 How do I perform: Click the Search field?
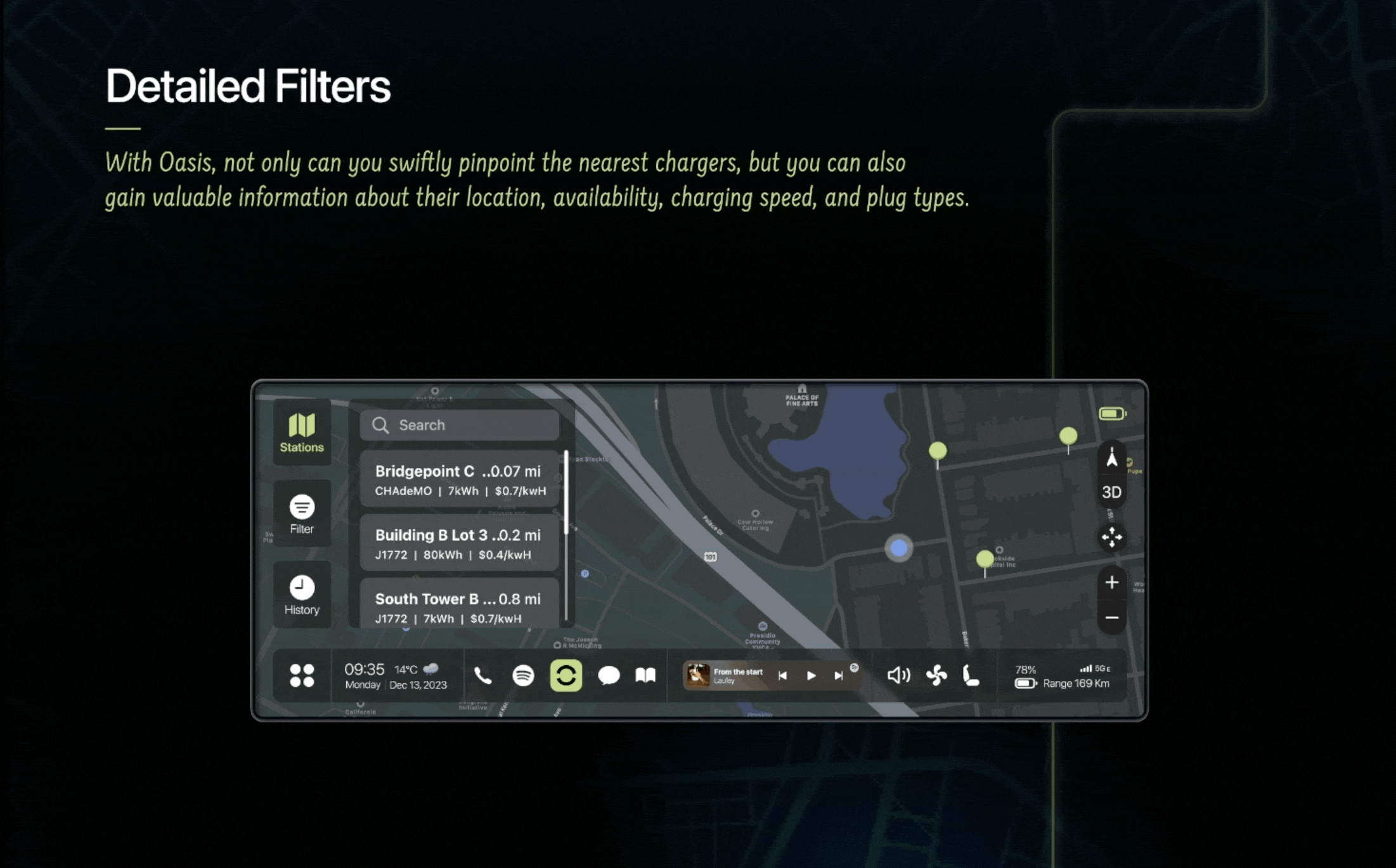point(460,425)
